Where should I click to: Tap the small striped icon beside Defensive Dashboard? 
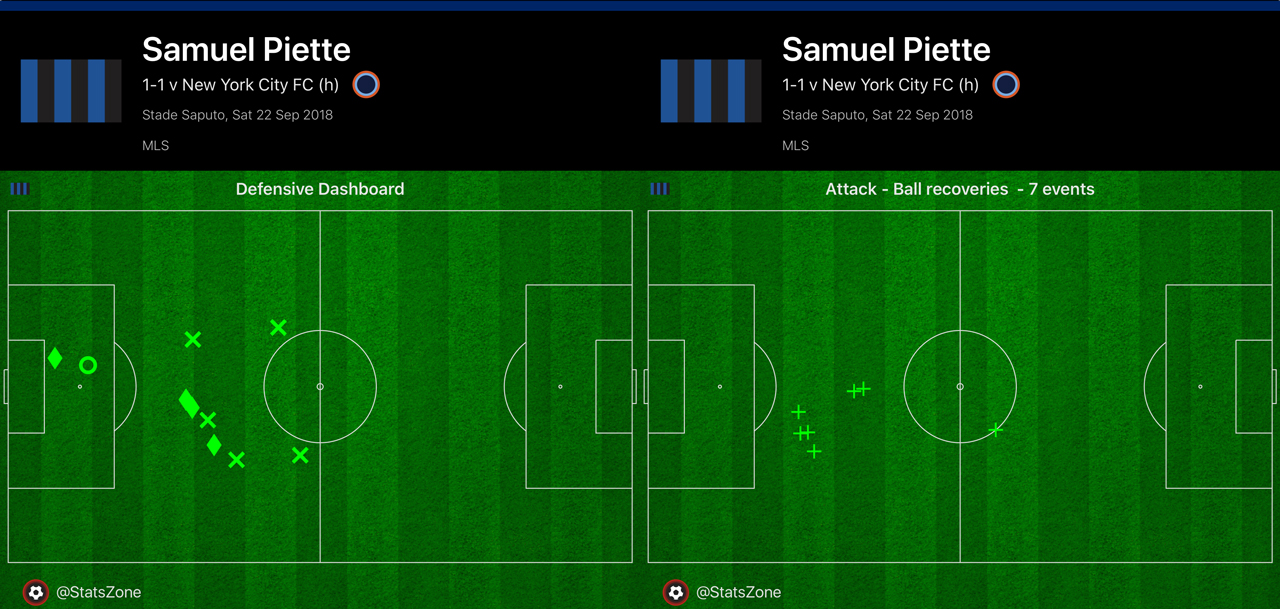click(x=19, y=189)
